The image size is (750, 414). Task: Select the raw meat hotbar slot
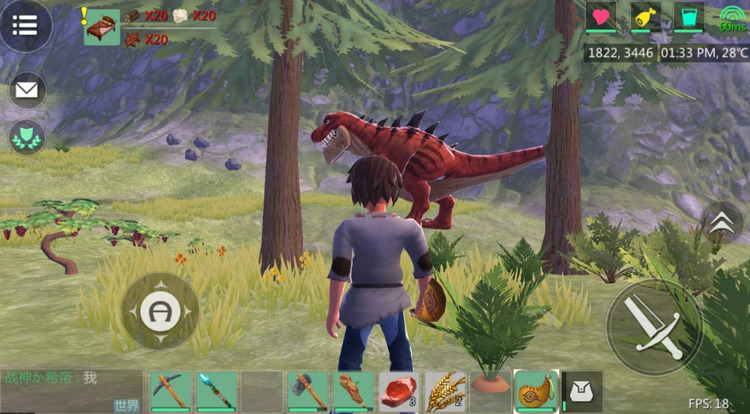(398, 391)
